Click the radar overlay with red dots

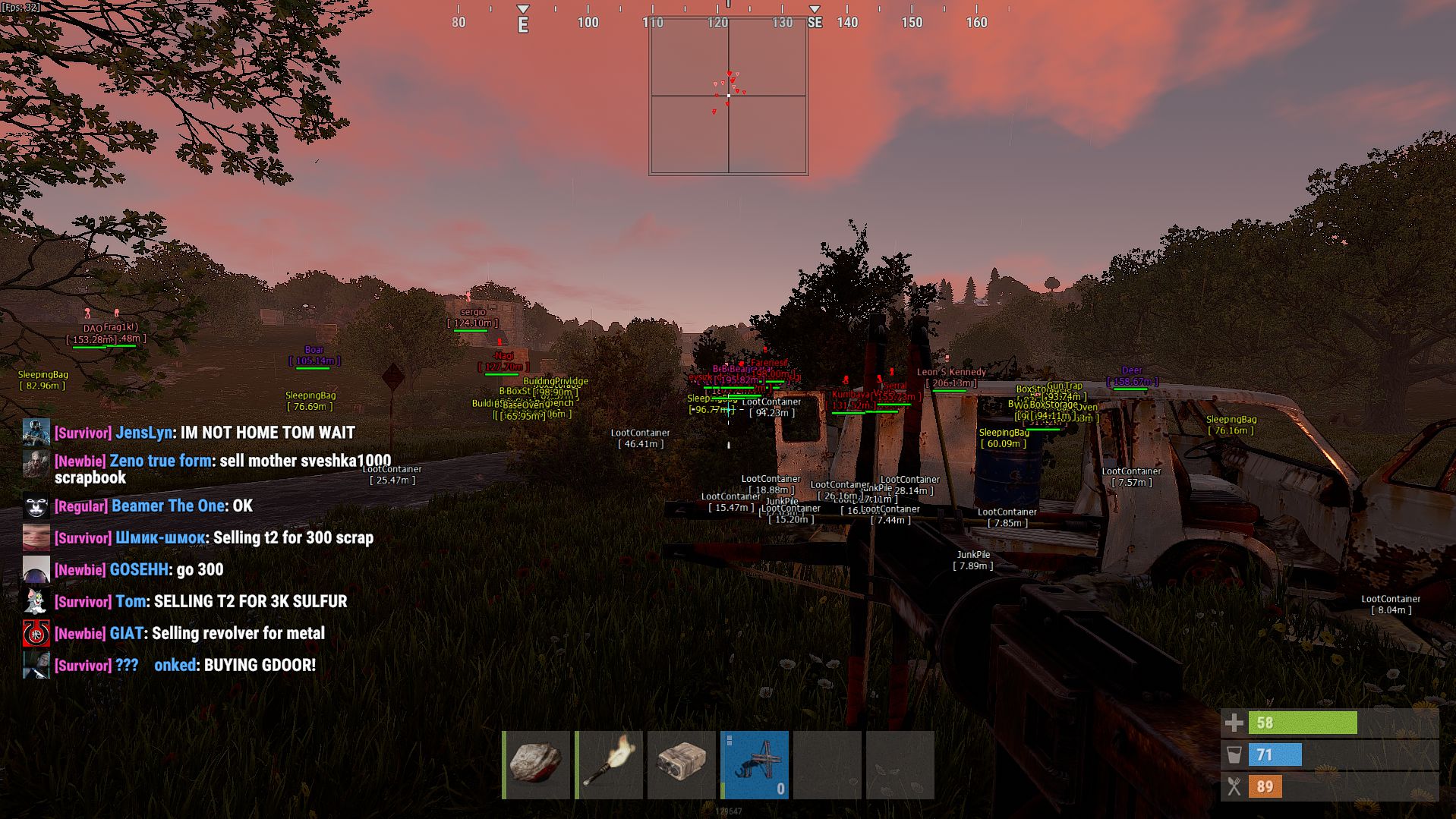(729, 96)
